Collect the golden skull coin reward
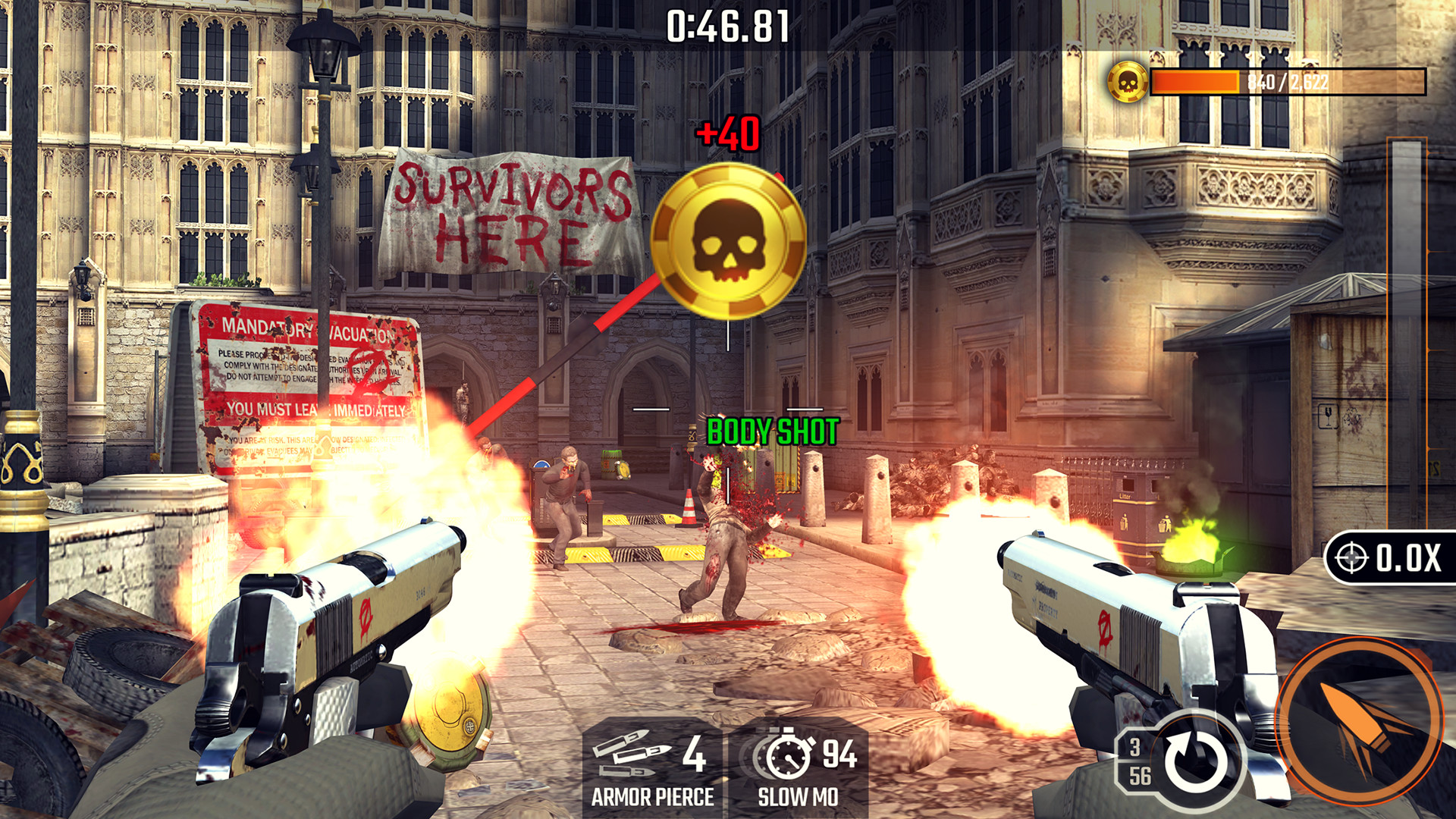 728,235
